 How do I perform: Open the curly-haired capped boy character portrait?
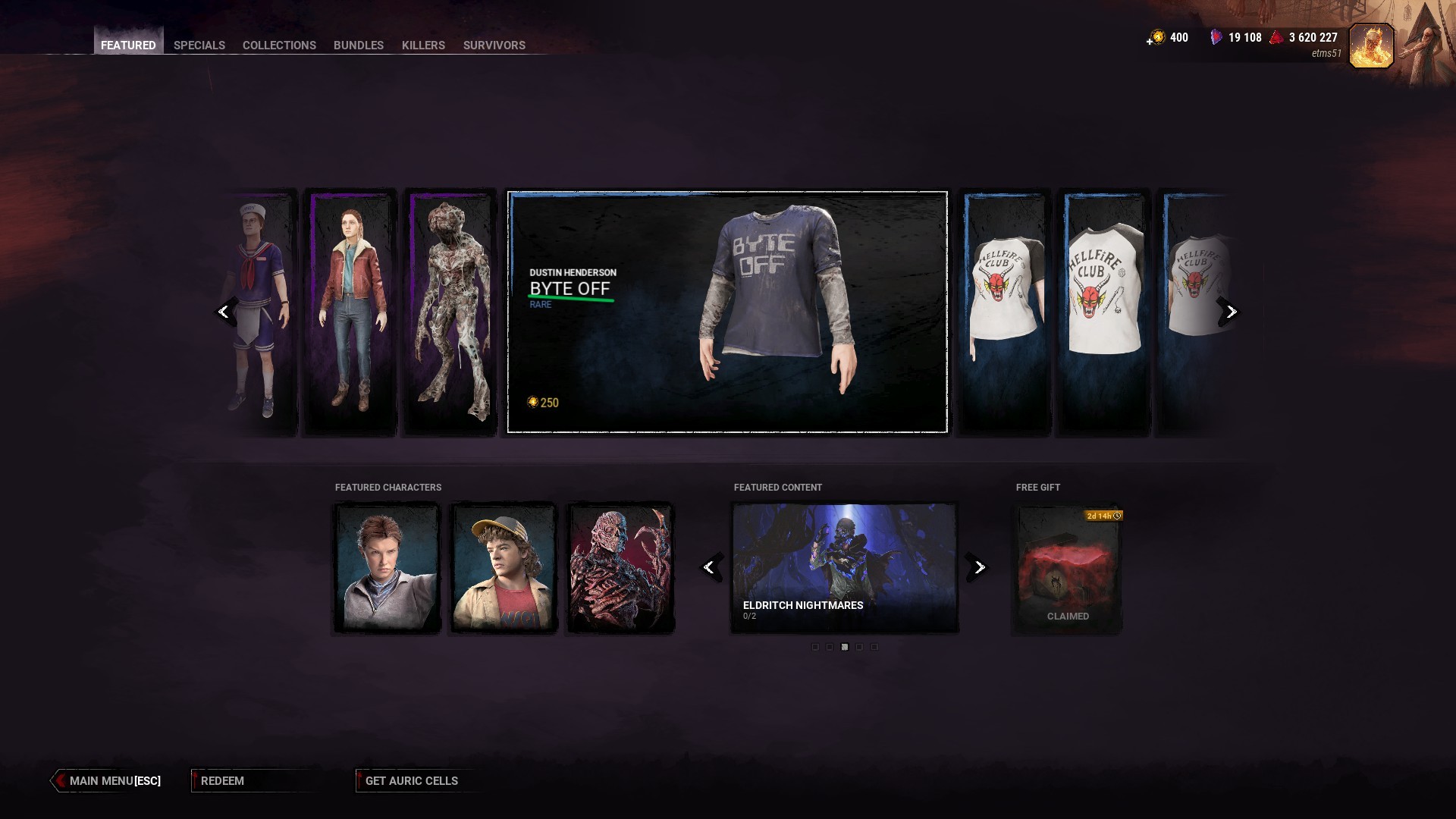click(504, 567)
